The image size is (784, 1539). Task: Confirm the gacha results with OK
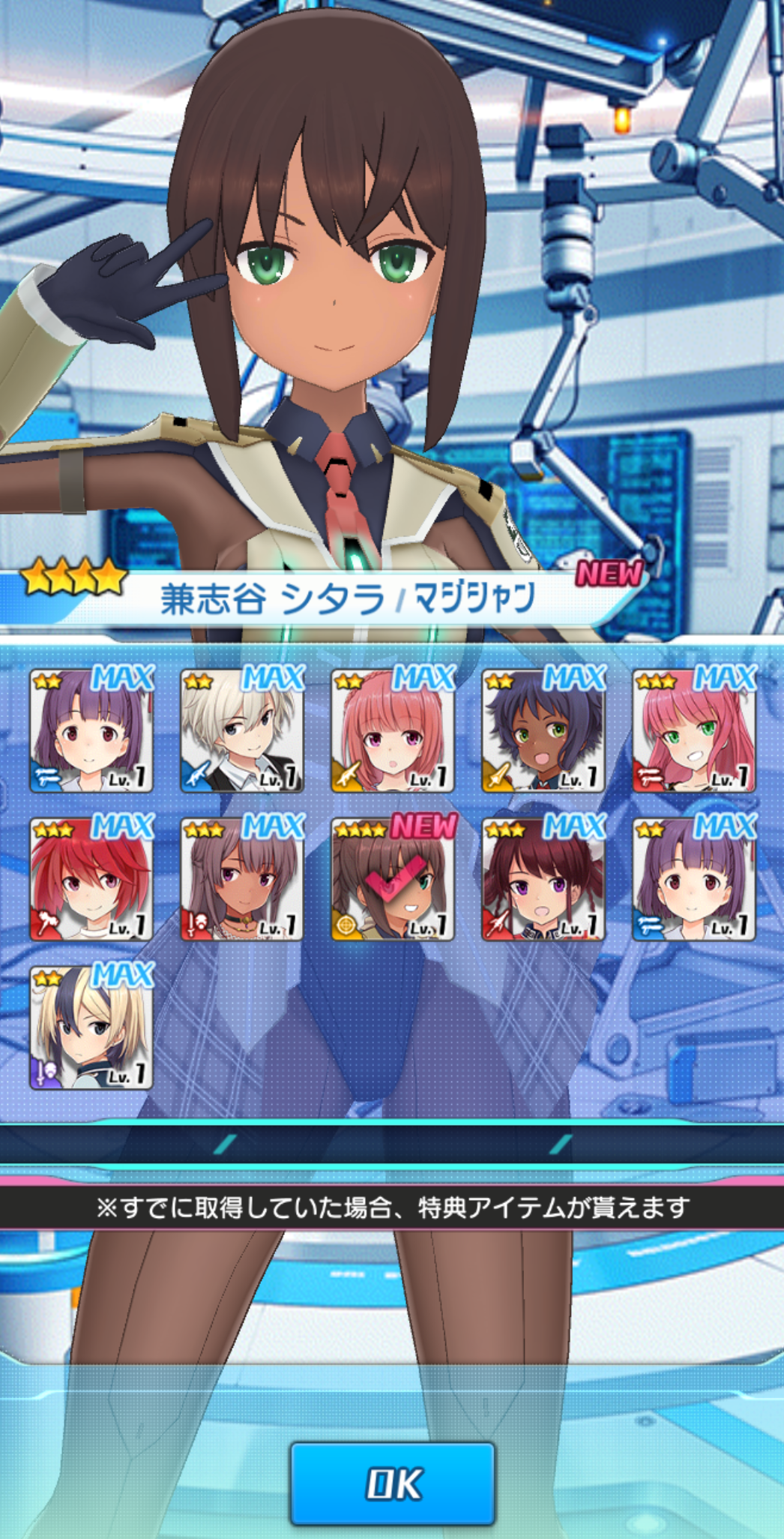click(393, 1483)
